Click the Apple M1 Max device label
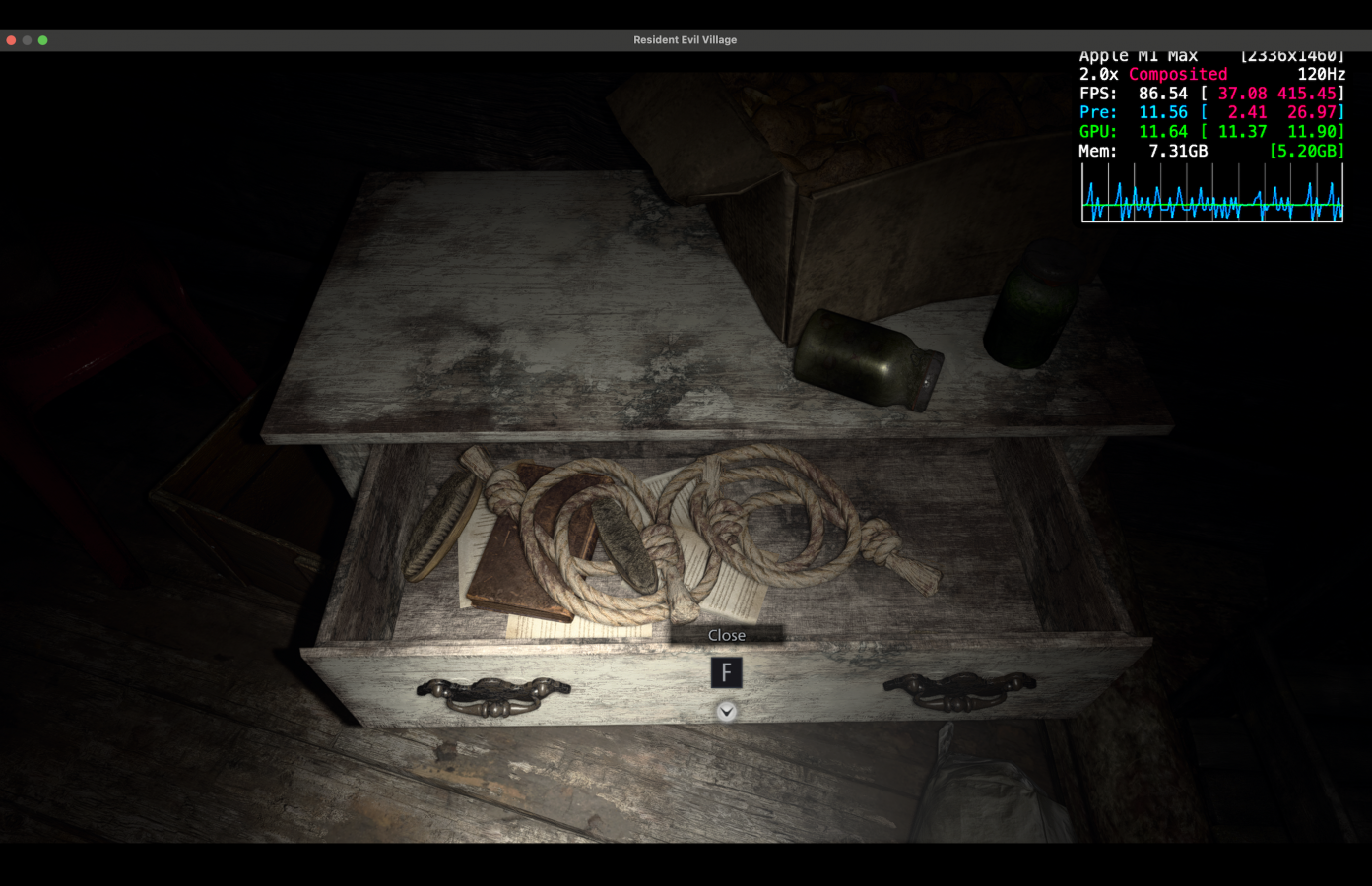The image size is (1372, 886). (1138, 55)
